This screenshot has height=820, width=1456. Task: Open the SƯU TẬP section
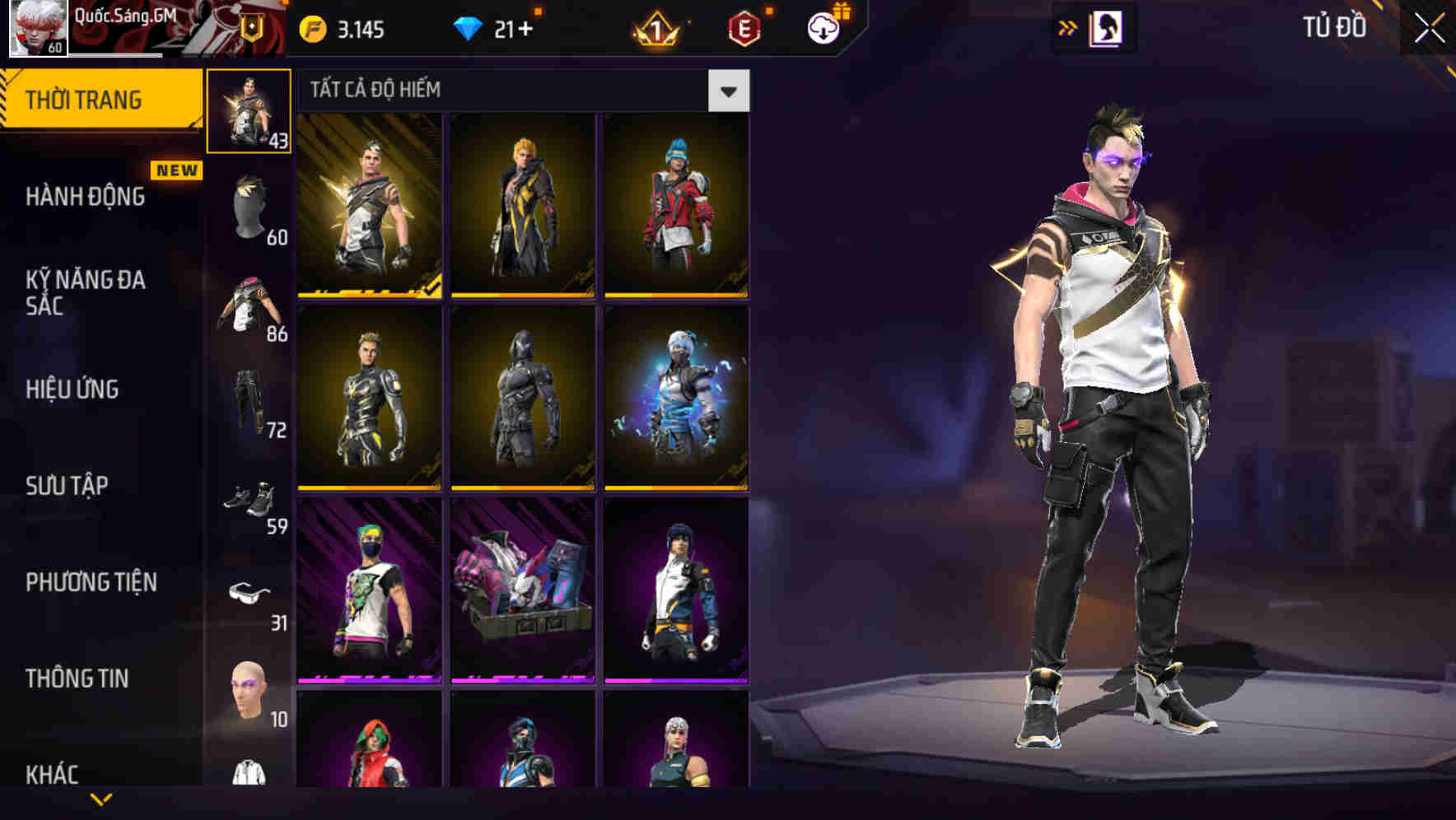(x=65, y=486)
